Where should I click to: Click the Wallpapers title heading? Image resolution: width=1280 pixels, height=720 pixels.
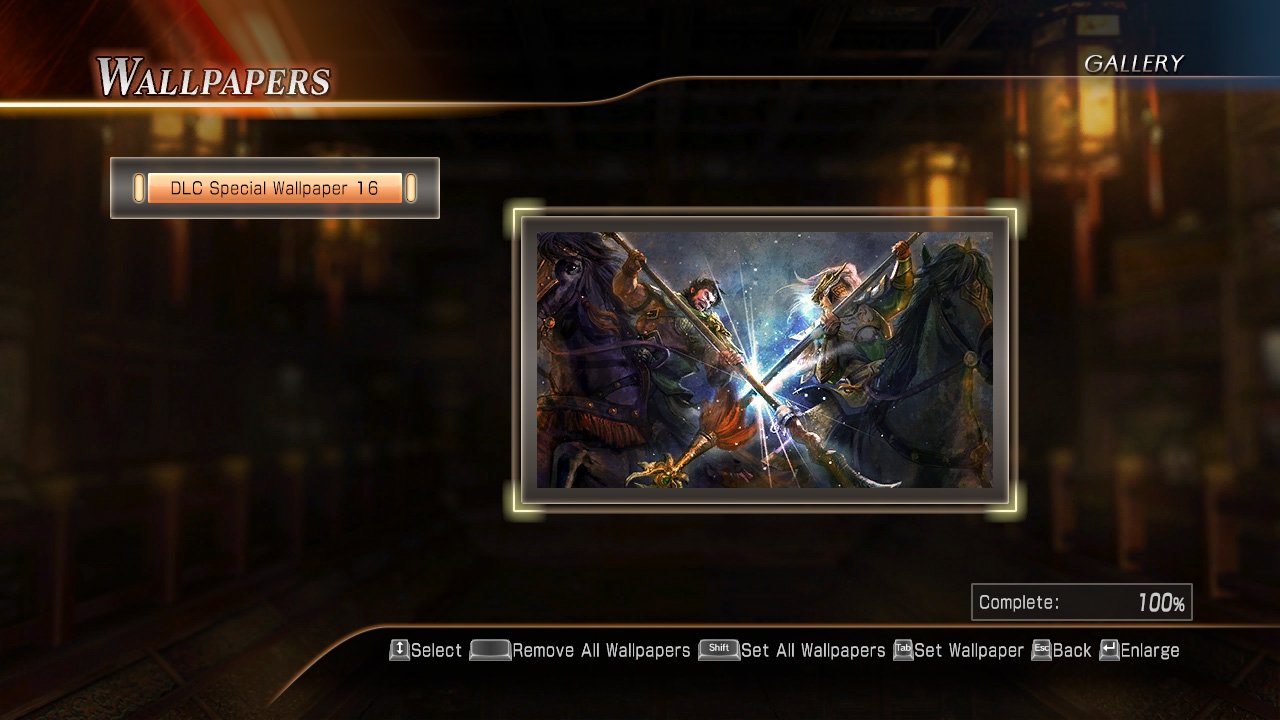pos(216,74)
